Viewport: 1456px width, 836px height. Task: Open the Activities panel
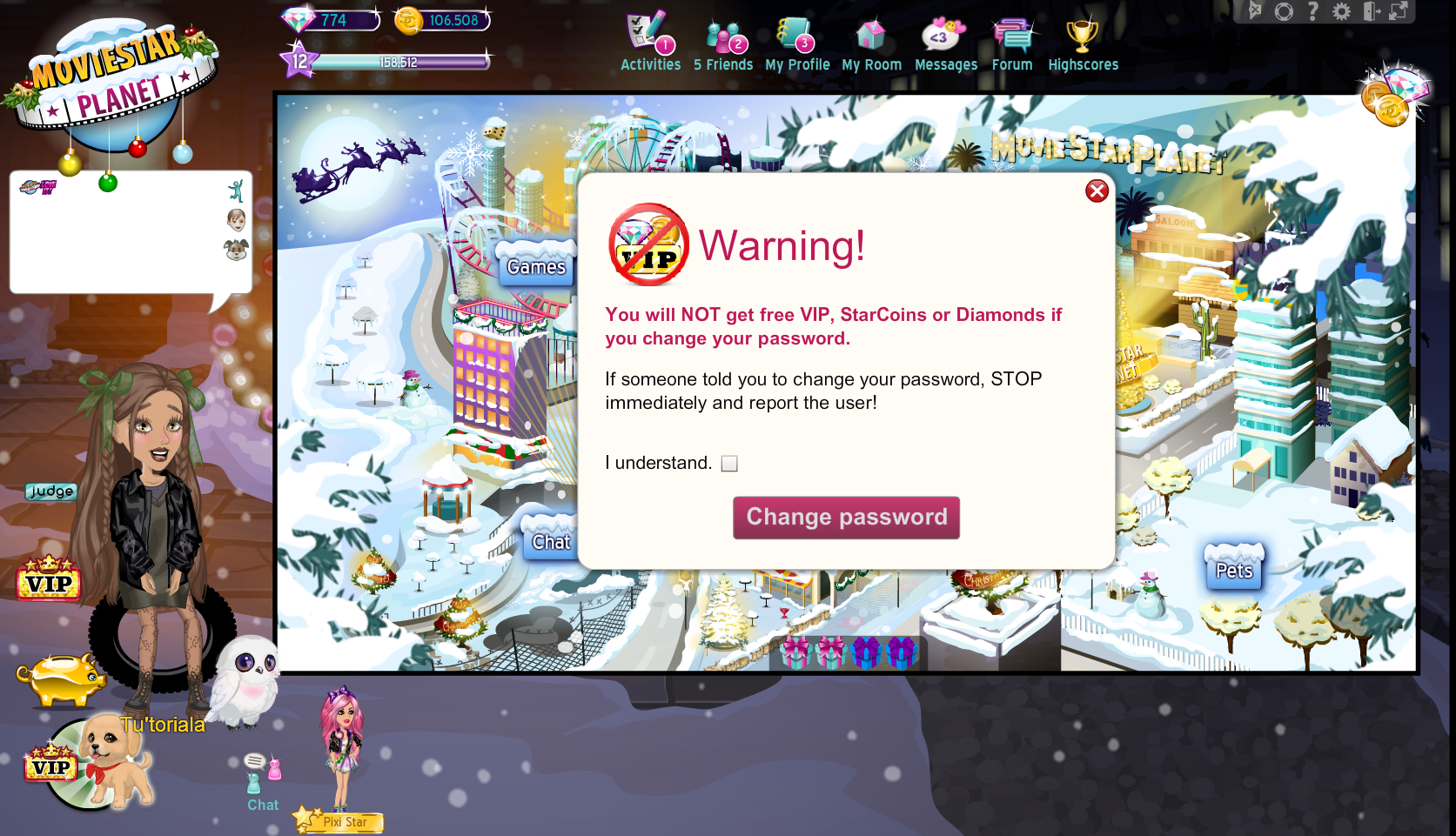[649, 39]
